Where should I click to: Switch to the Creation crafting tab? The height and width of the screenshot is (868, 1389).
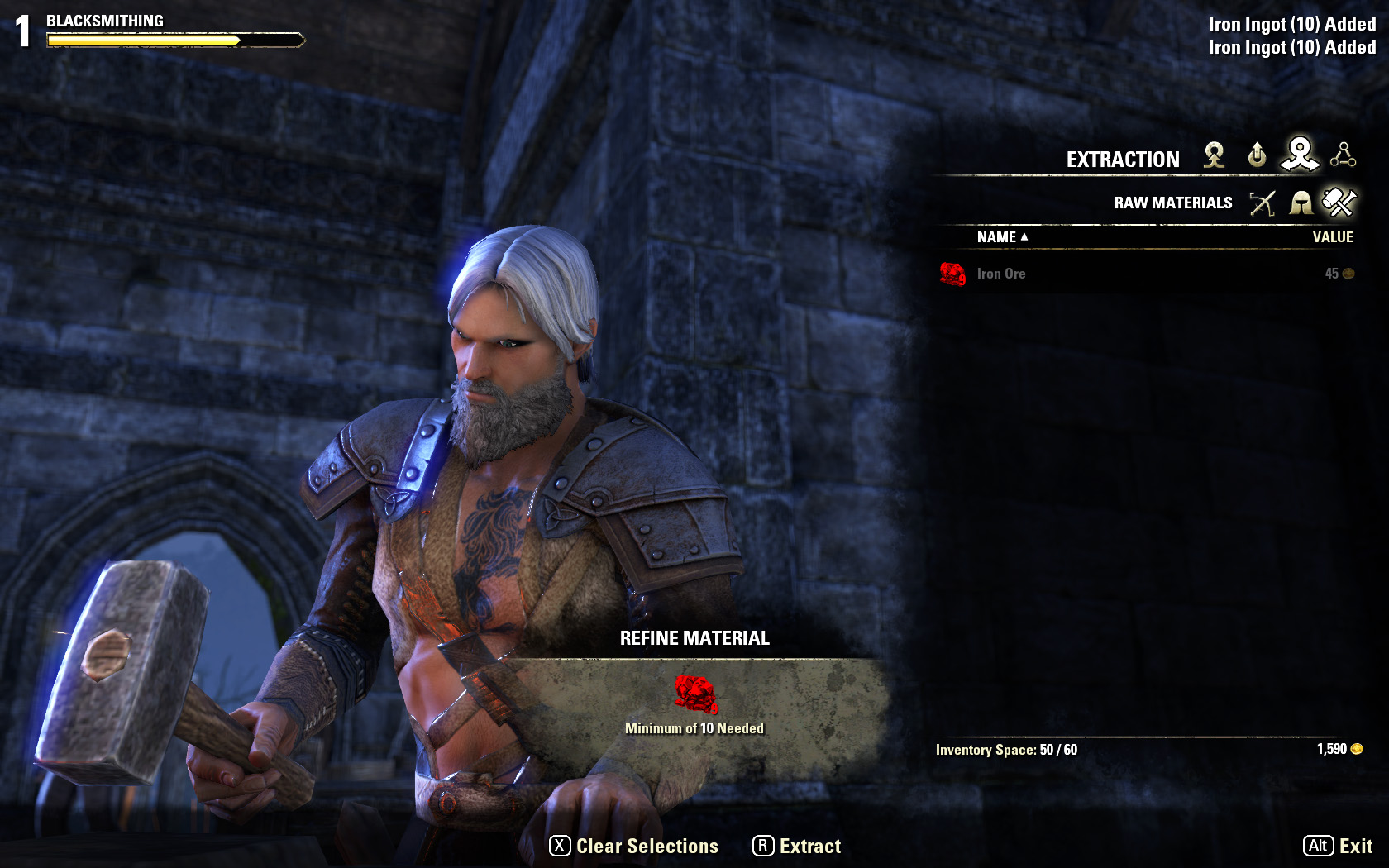pyautogui.click(x=1214, y=155)
